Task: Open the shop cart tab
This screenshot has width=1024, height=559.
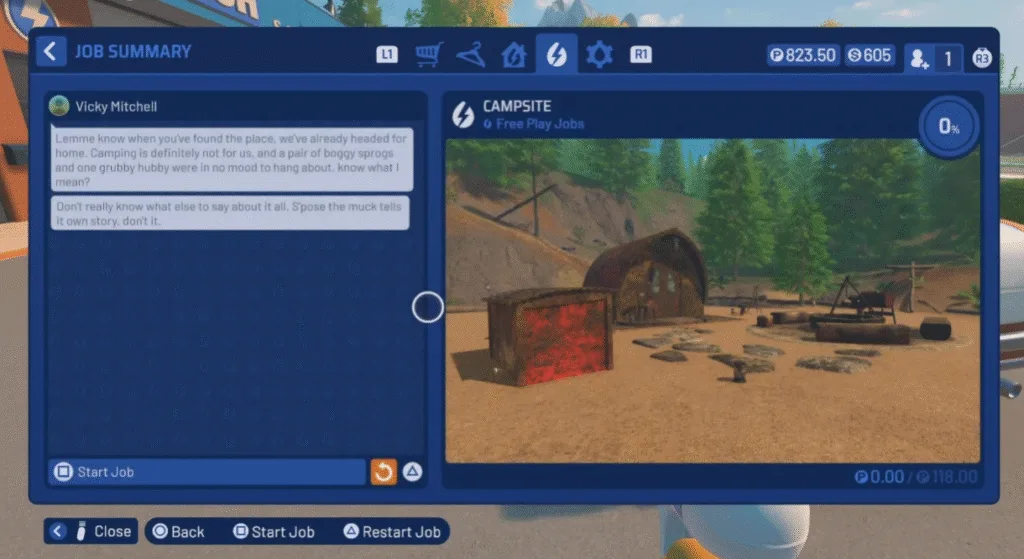Action: pos(429,55)
